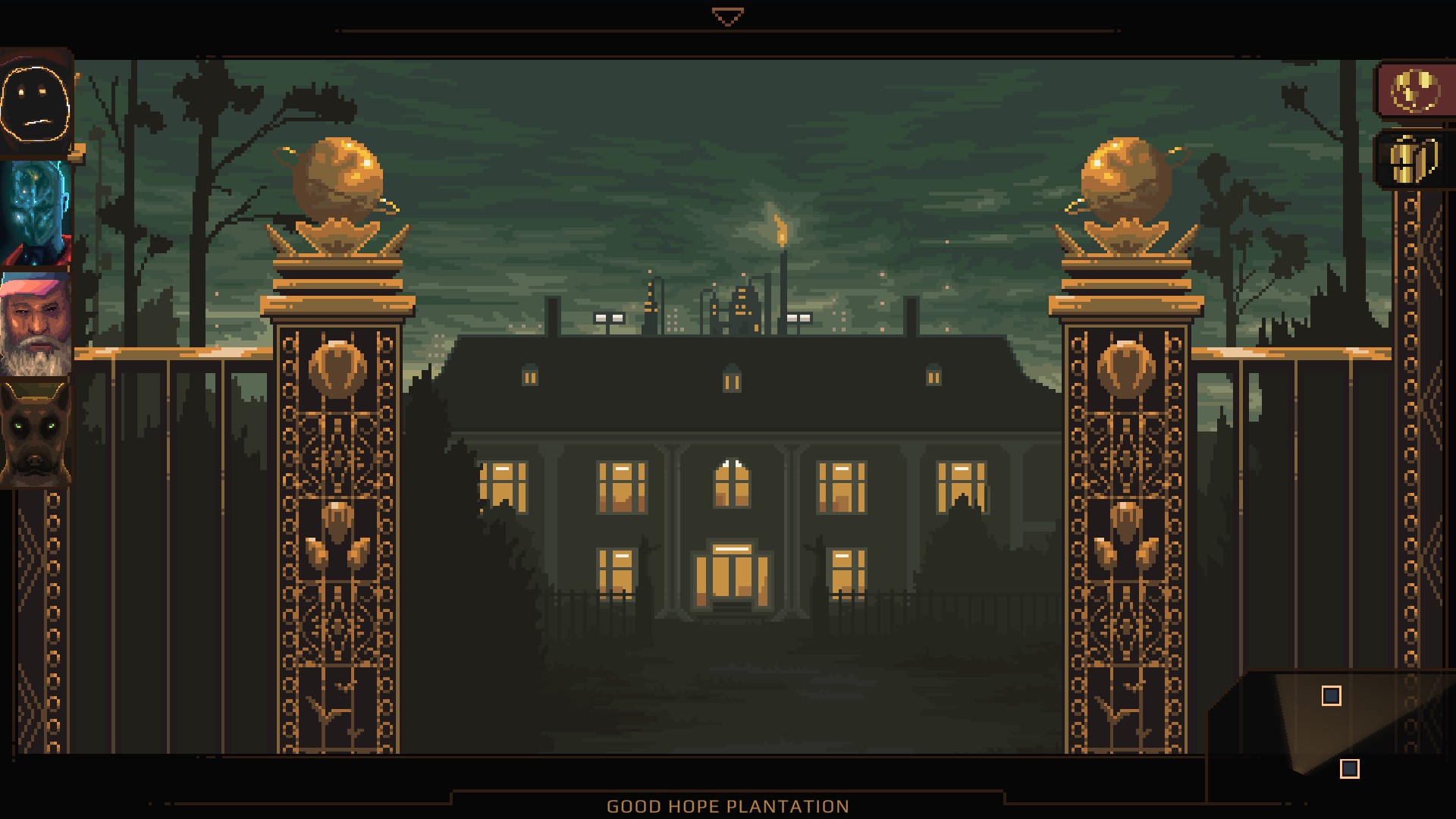Click the lower room marker on minimap
Screen dimensions: 1456x819
point(1349,769)
